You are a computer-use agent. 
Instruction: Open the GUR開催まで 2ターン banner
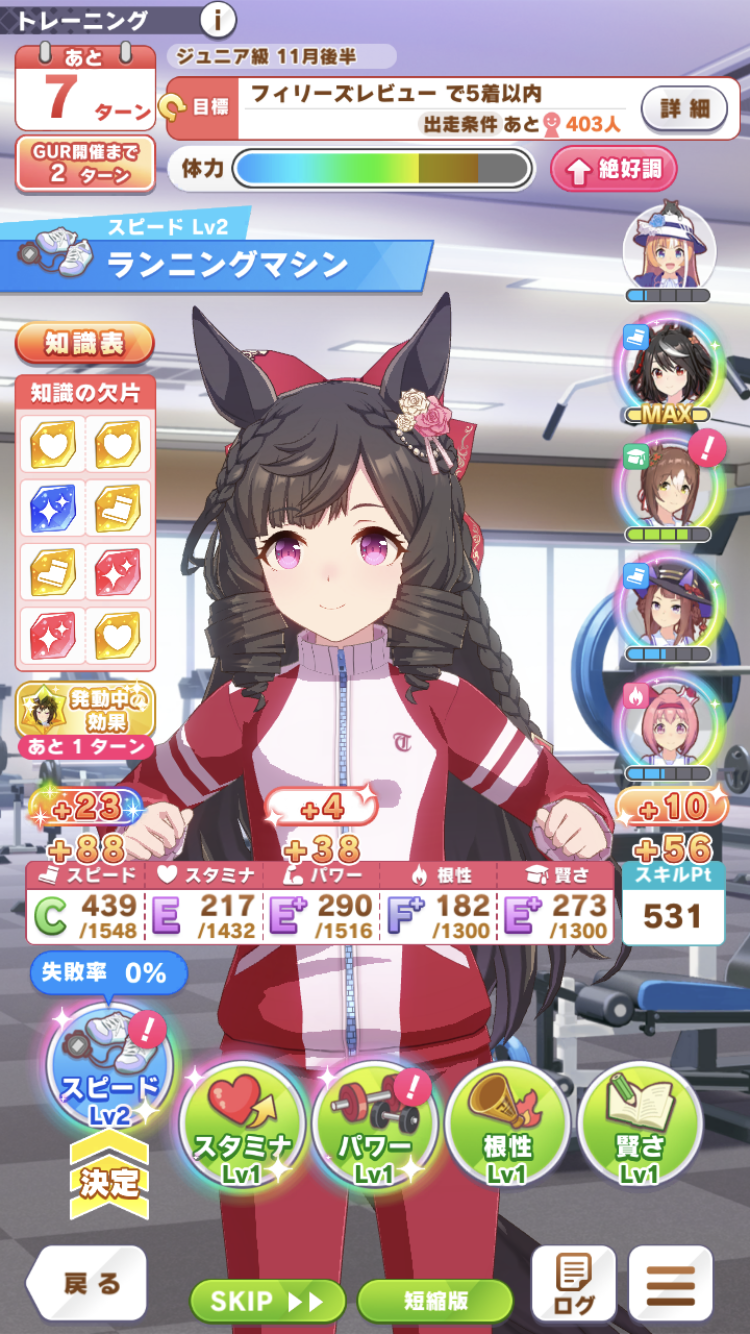click(85, 163)
